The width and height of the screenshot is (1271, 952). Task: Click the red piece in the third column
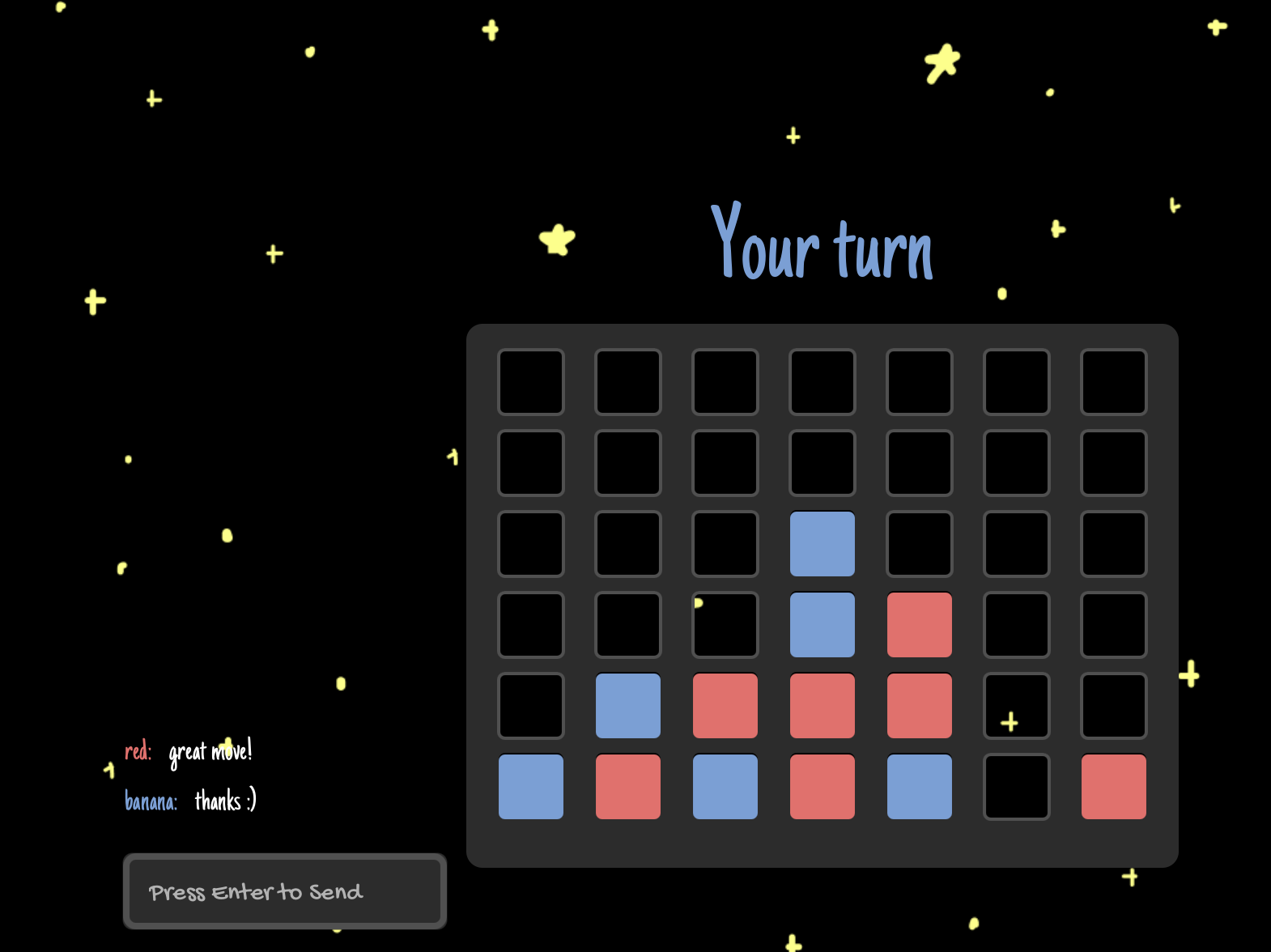click(x=725, y=704)
